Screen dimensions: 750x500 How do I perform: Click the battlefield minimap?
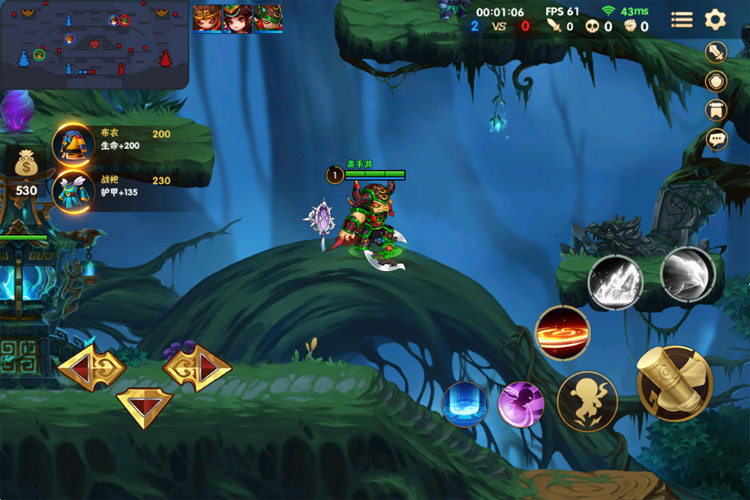click(x=95, y=45)
